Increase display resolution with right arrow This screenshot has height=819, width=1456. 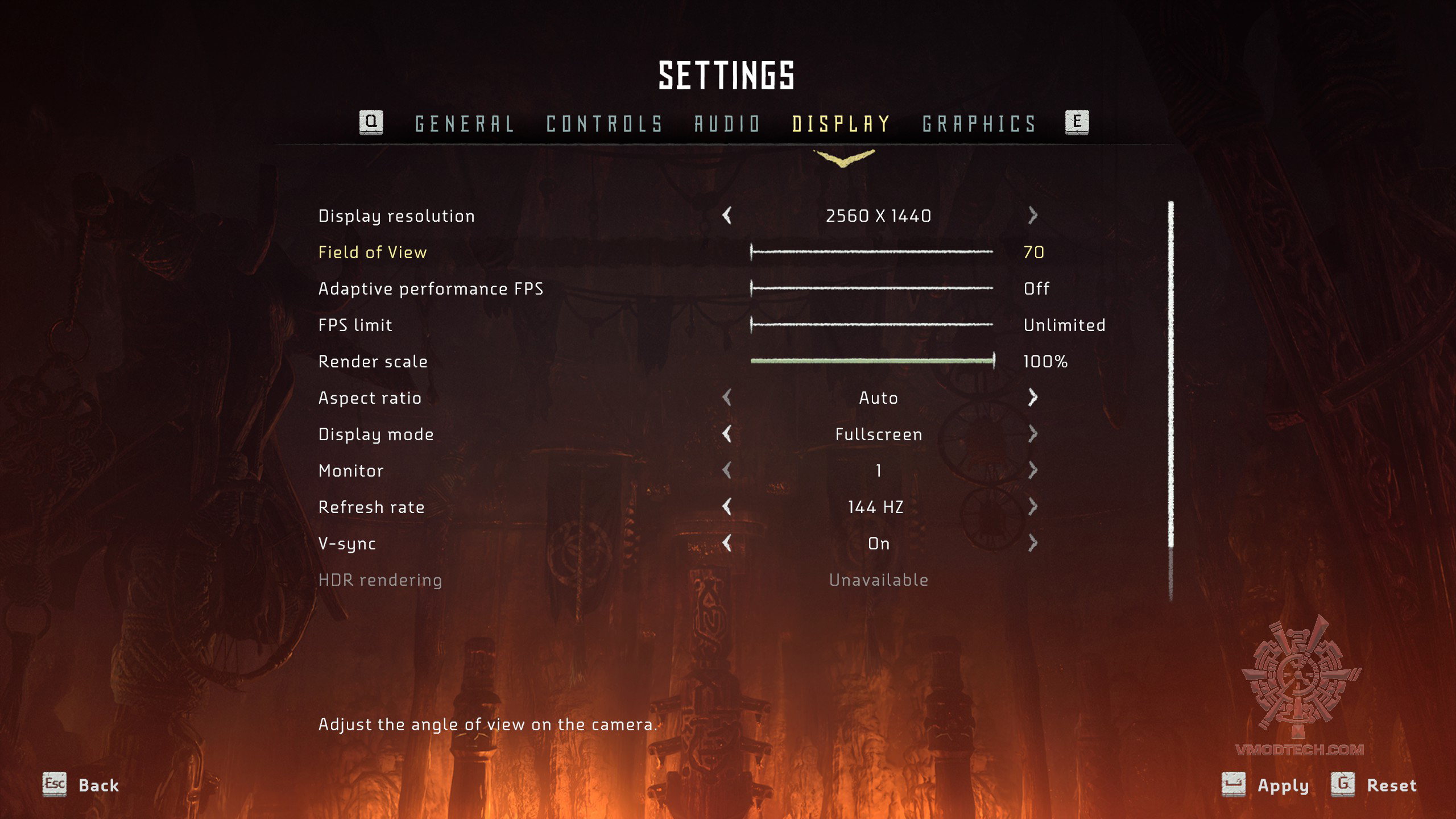coord(1033,216)
